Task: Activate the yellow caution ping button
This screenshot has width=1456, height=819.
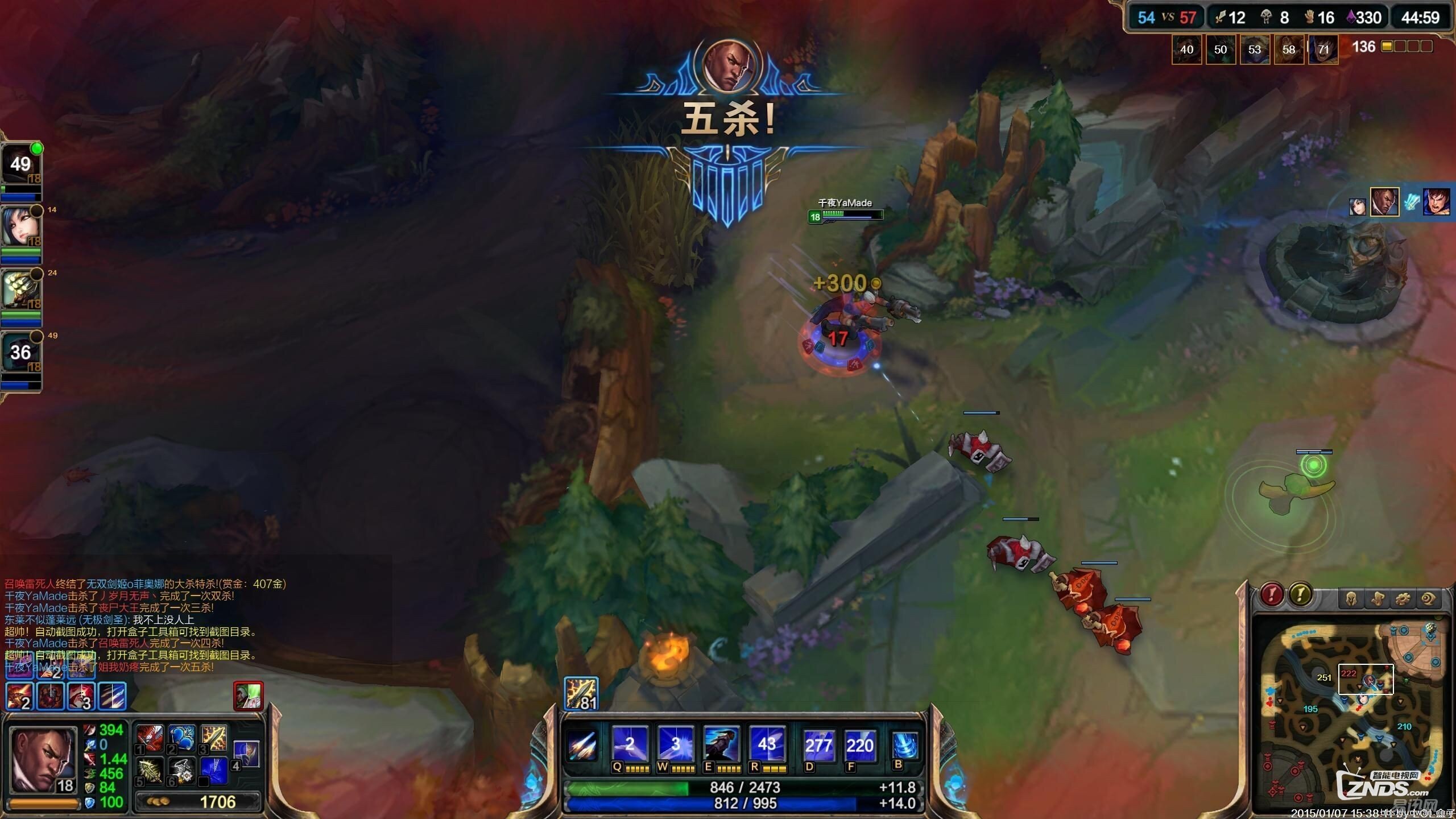Action: [x=1300, y=595]
